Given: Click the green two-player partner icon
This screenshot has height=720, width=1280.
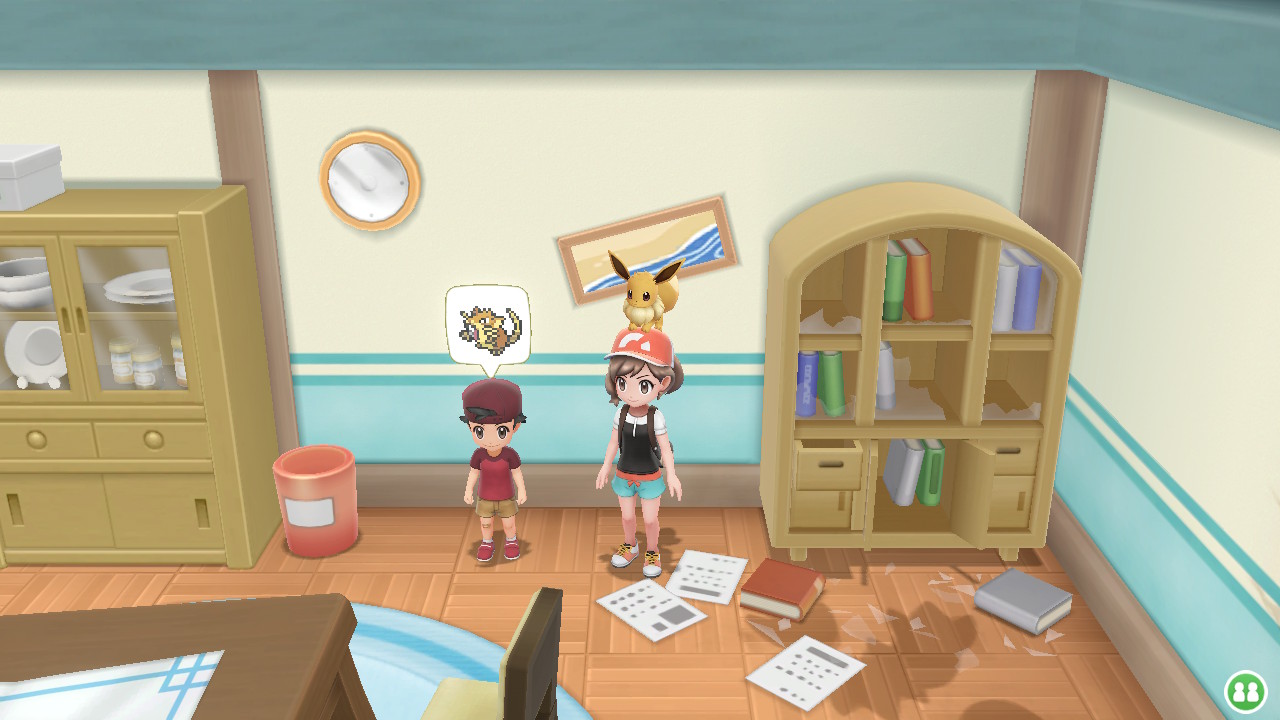Looking at the screenshot, I should coord(1245,691).
